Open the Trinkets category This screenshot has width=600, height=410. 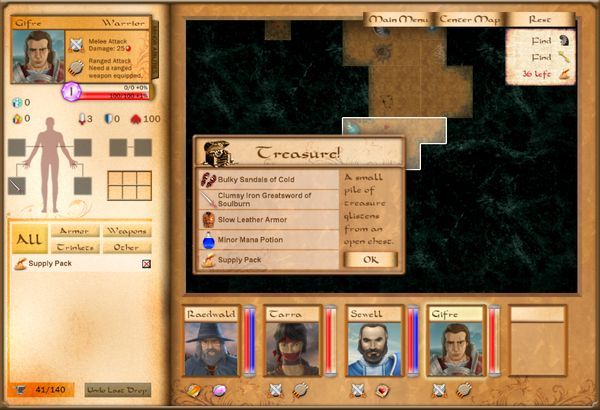74,247
